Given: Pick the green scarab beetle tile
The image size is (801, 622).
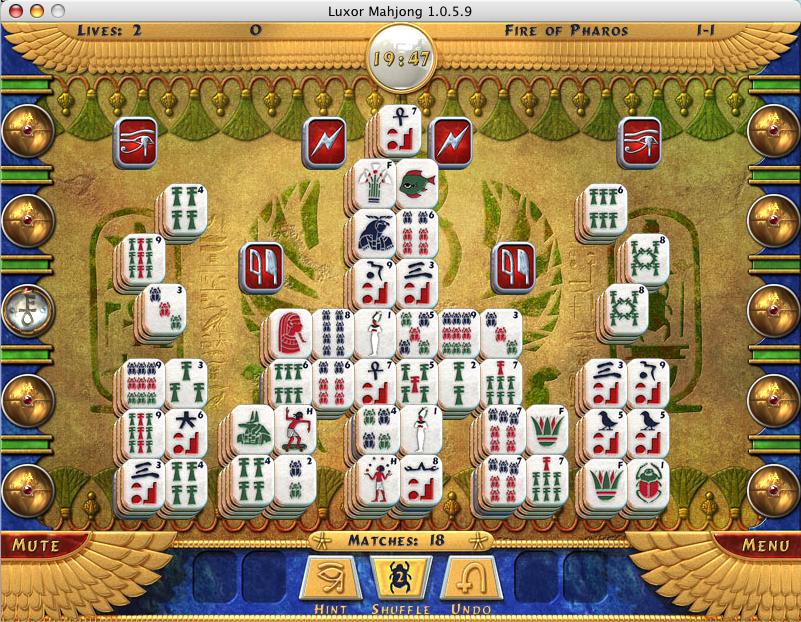Looking at the screenshot, I should click(x=648, y=480).
